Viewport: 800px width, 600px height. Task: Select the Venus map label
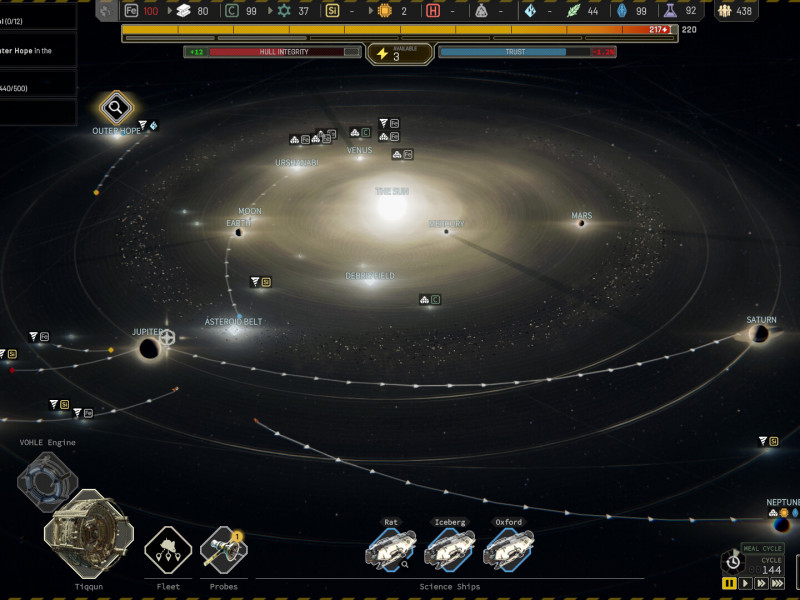[x=359, y=151]
